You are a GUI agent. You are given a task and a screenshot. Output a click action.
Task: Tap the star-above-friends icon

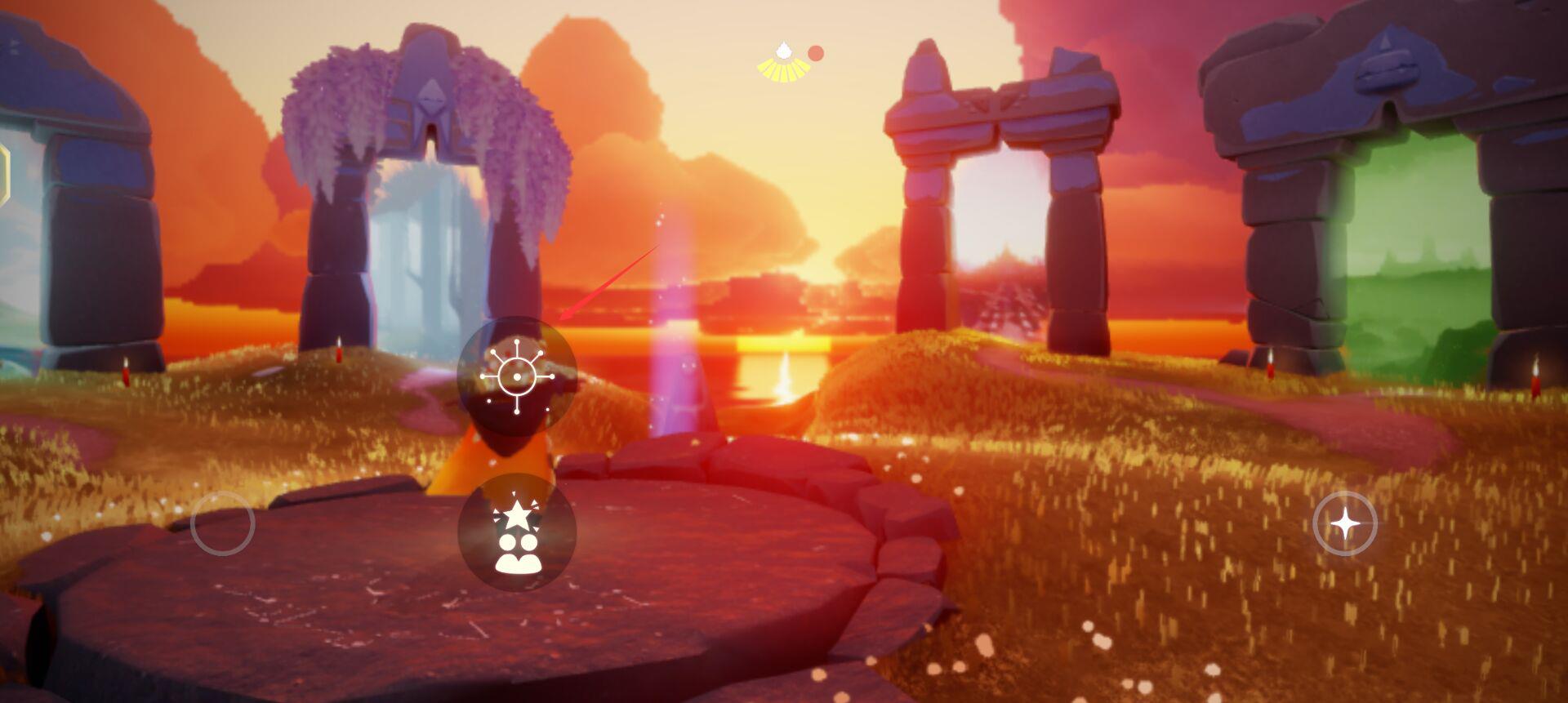(517, 532)
